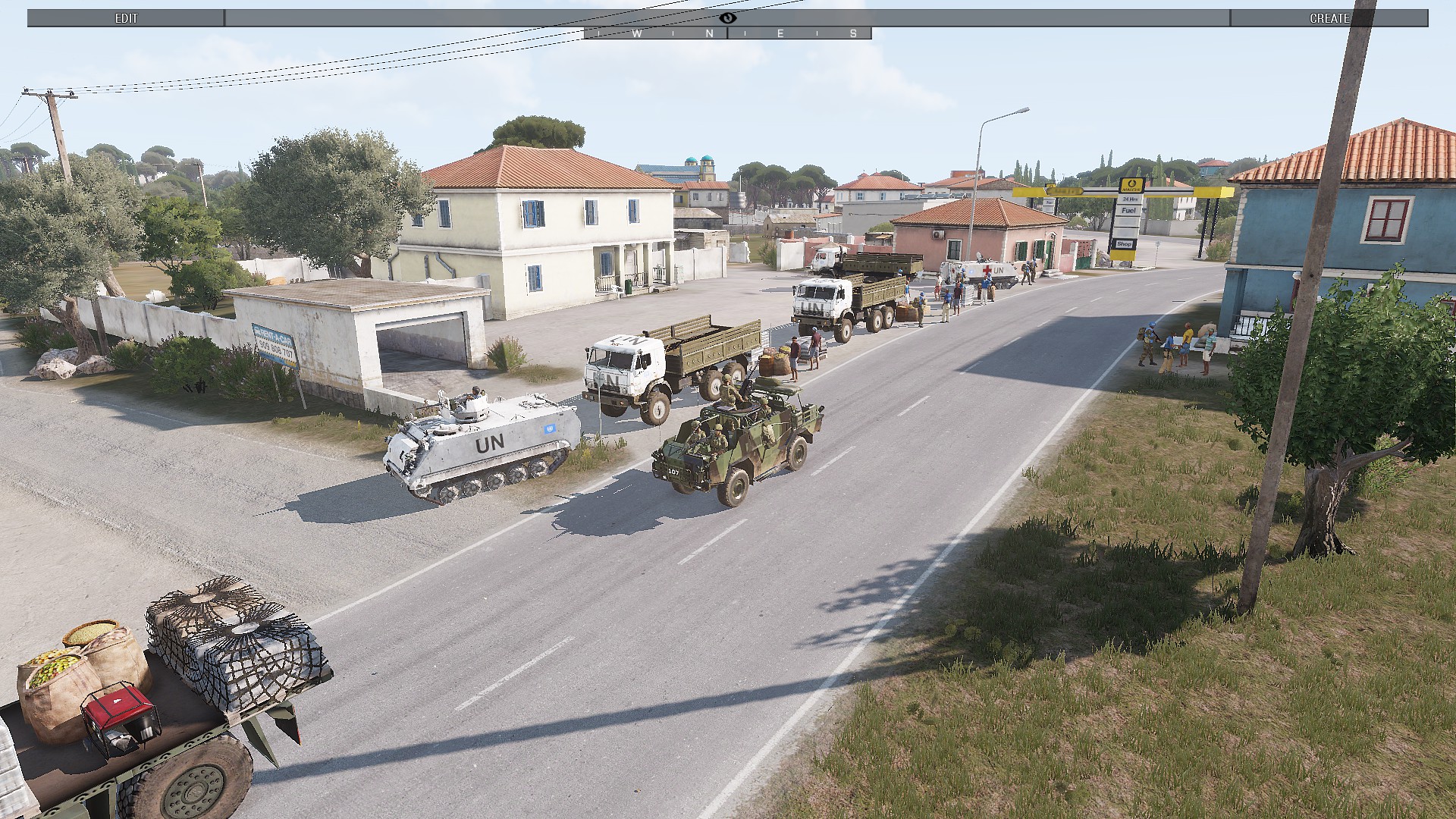Viewport: 1456px width, 819px height.
Task: Open the CREATE panel
Action: pos(1329,18)
